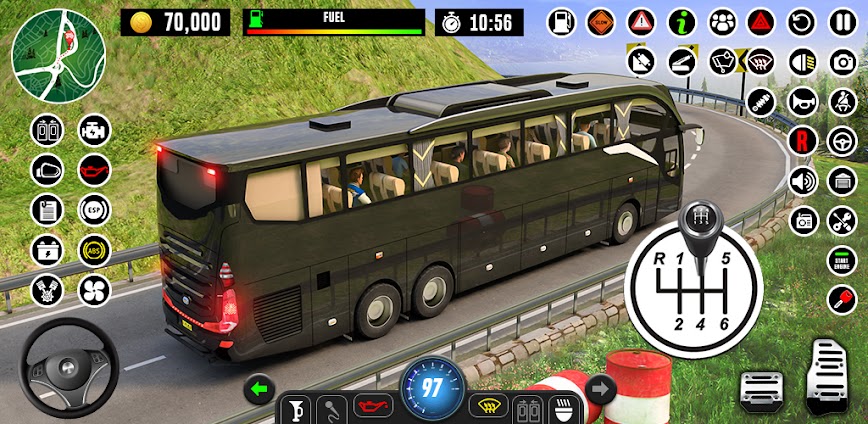Apply the brake pedal
This screenshot has width=868, height=424.
point(762,388)
